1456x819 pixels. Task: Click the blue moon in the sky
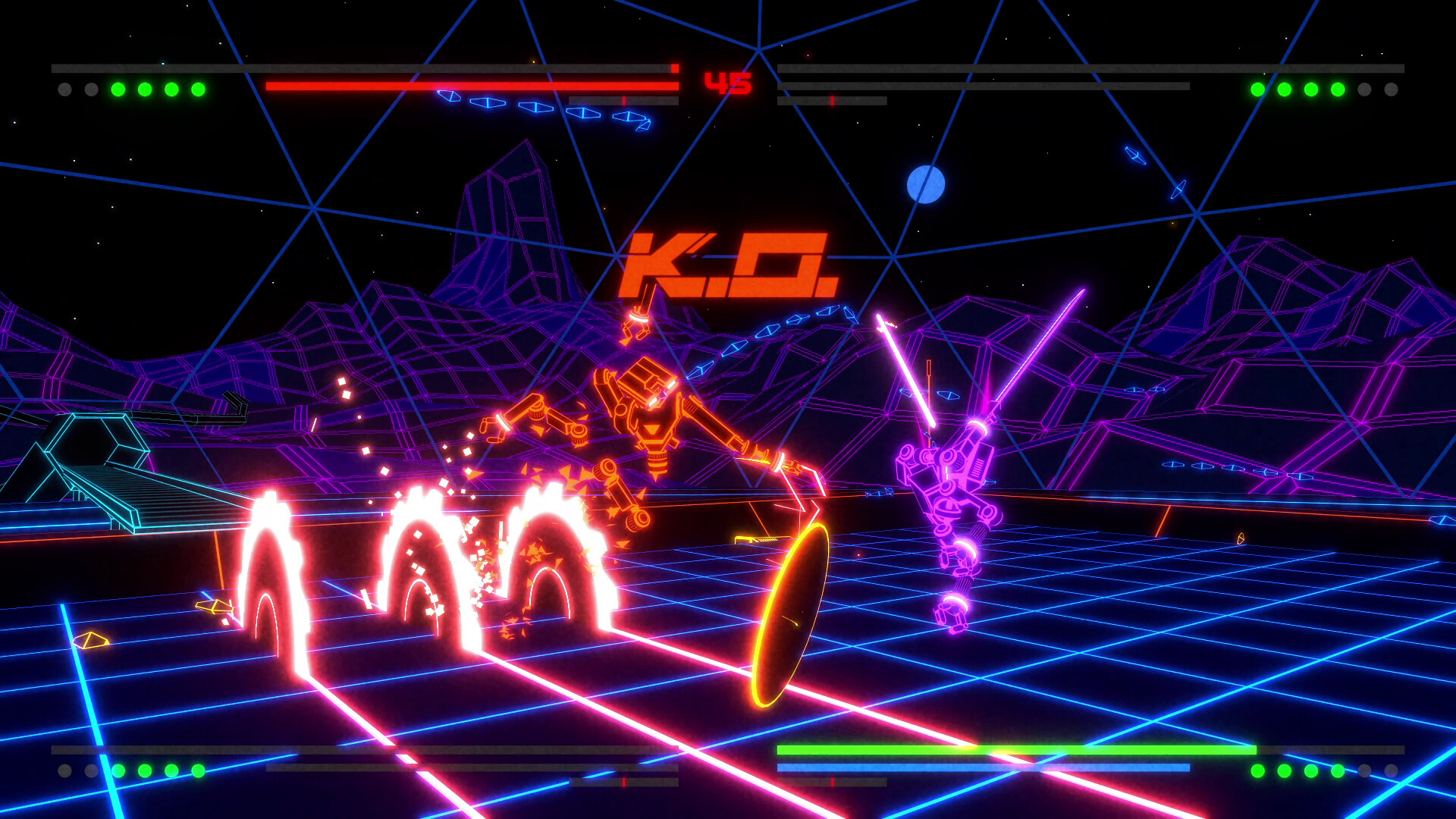click(x=927, y=183)
